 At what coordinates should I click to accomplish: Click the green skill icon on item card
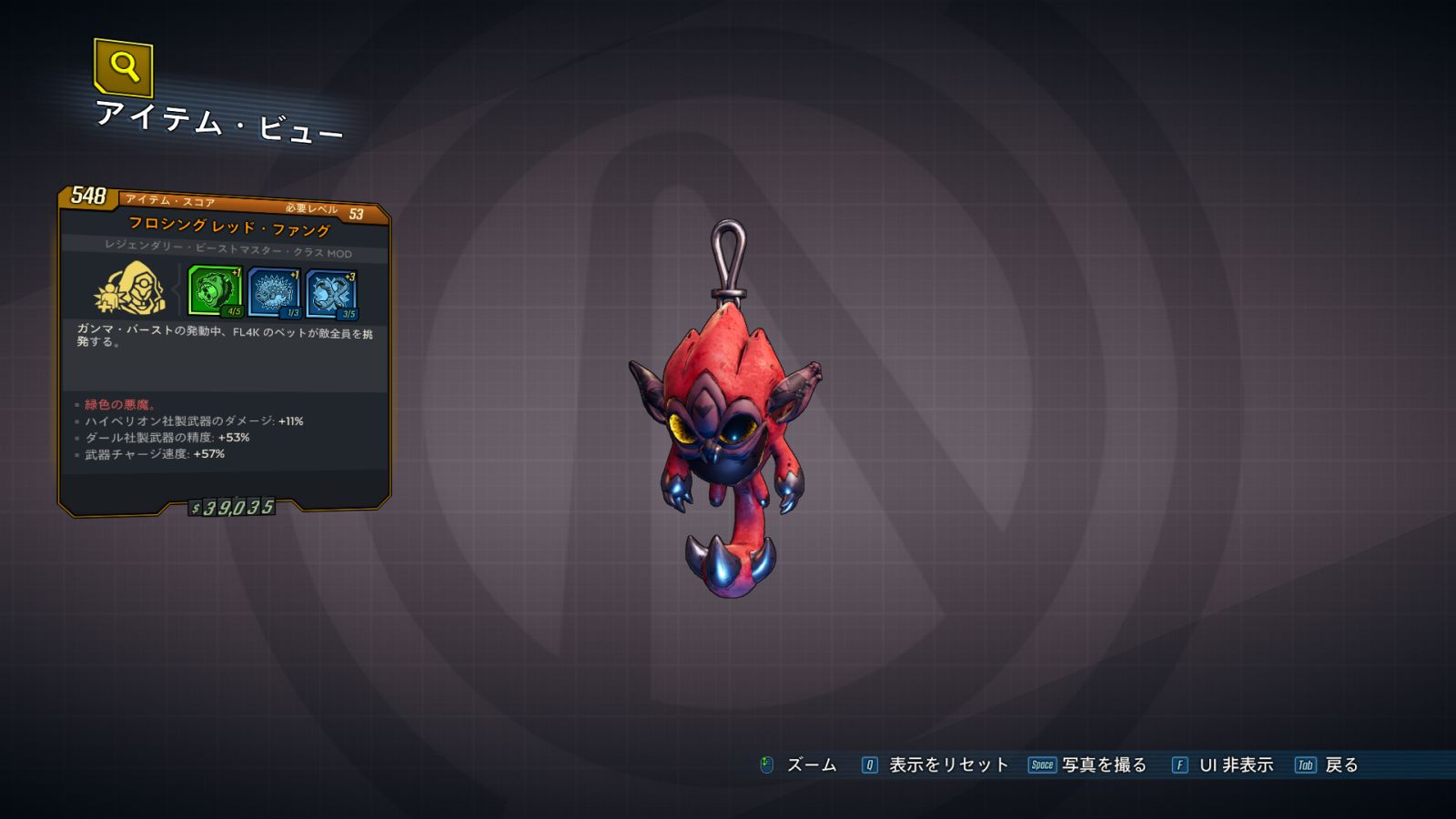pyautogui.click(x=215, y=290)
